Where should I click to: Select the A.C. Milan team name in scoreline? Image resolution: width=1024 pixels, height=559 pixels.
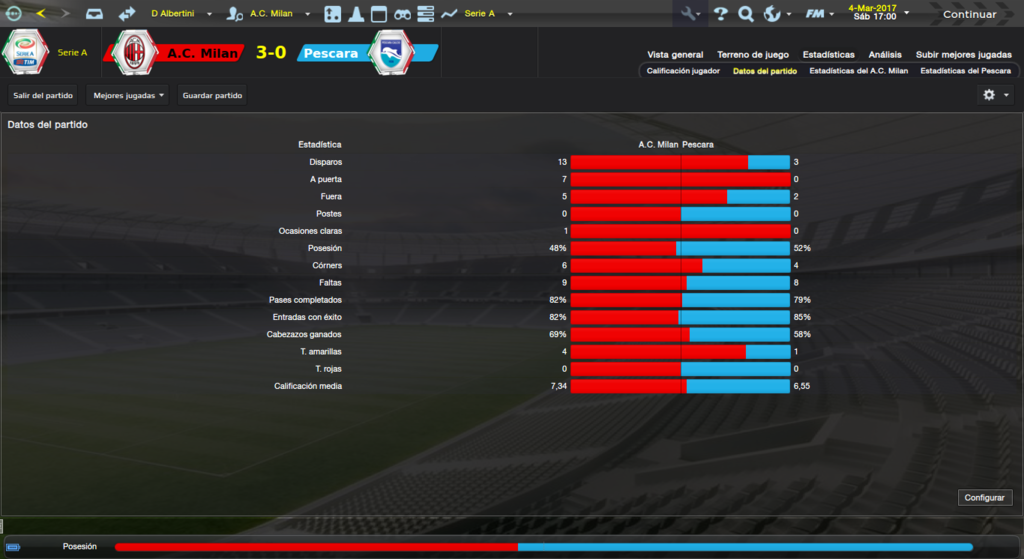195,52
